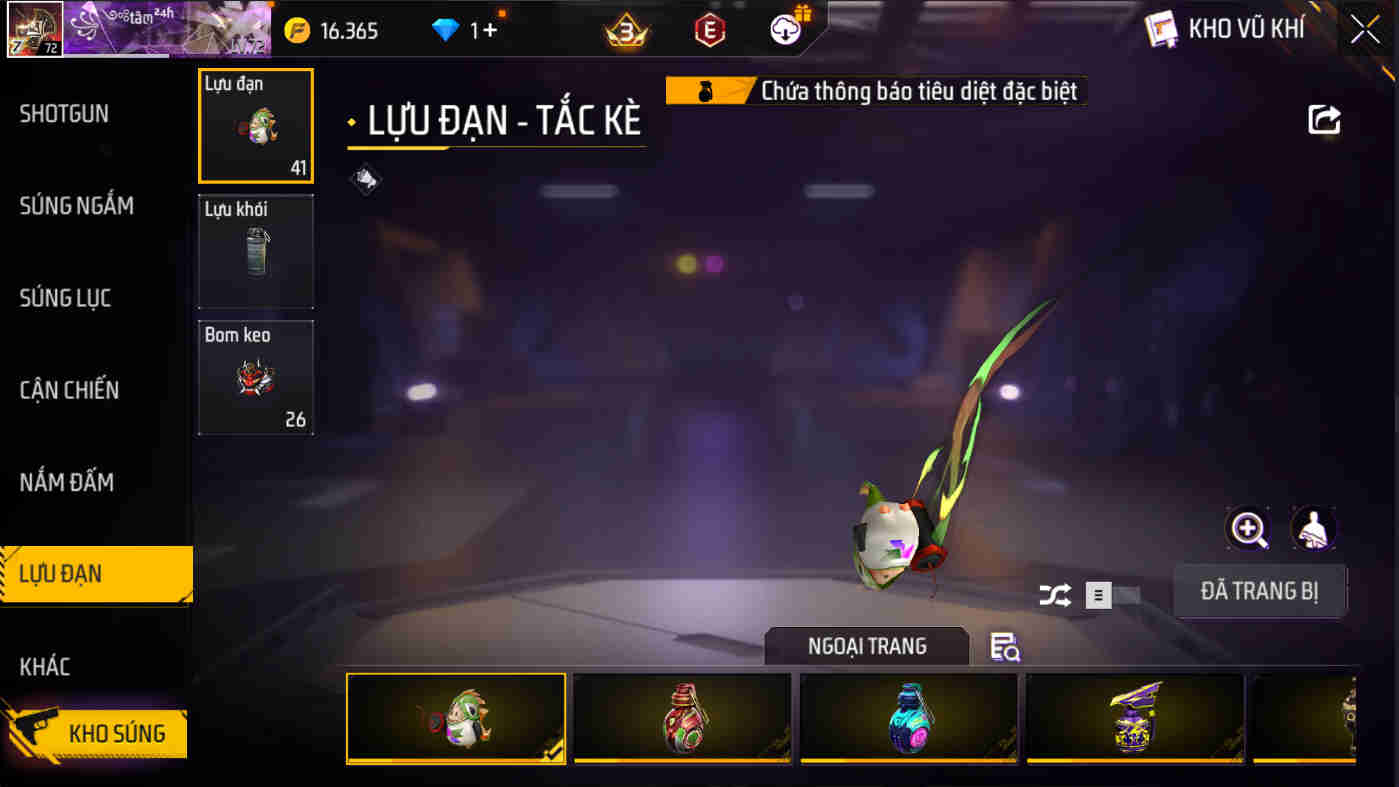Open the weapon inventory share icon
This screenshot has width=1399, height=787.
point(1324,119)
